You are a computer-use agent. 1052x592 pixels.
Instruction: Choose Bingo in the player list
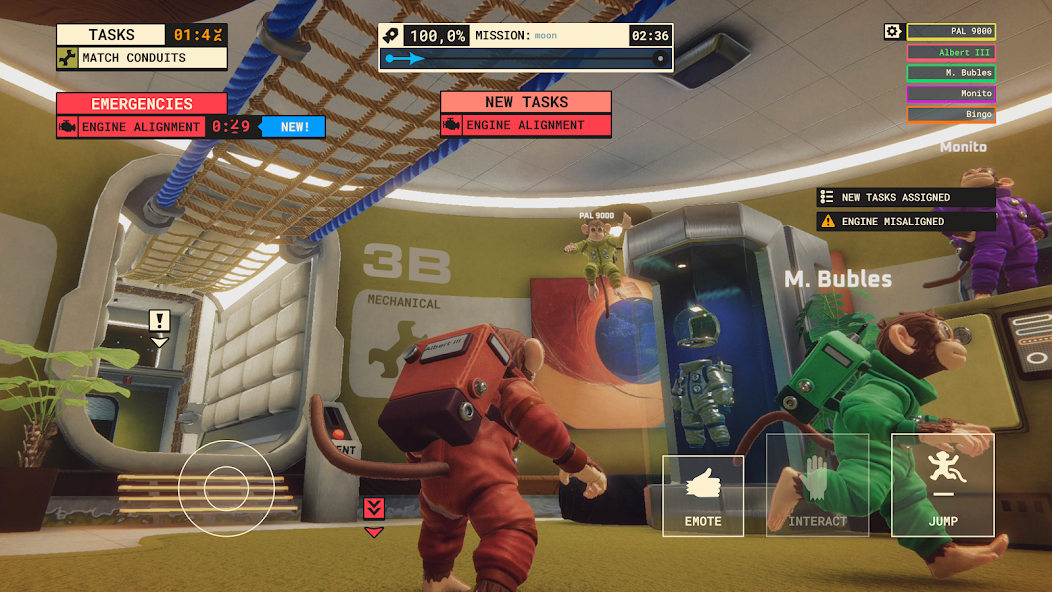(951, 115)
